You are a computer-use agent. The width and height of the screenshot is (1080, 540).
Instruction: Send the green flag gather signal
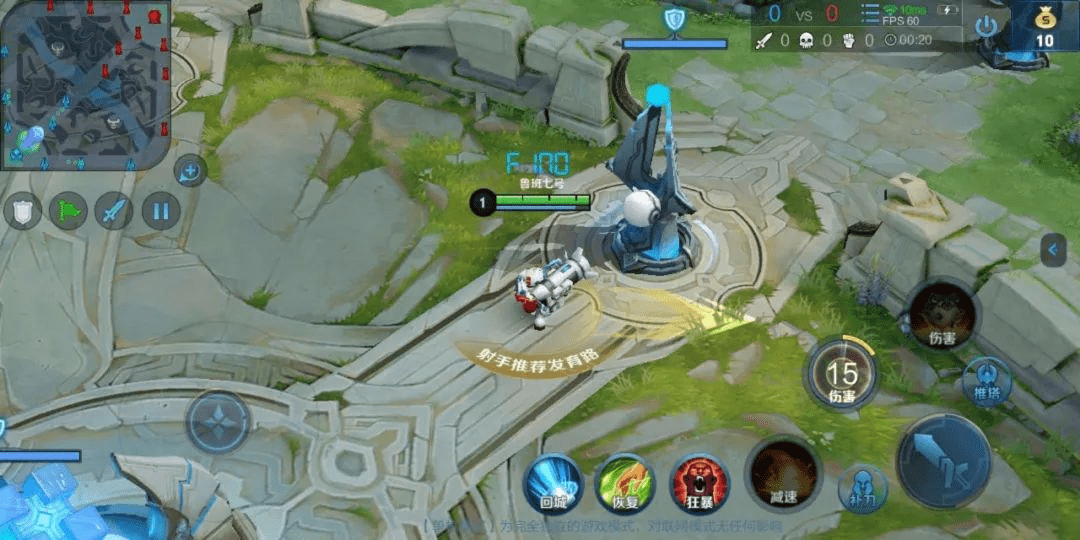pos(68,211)
